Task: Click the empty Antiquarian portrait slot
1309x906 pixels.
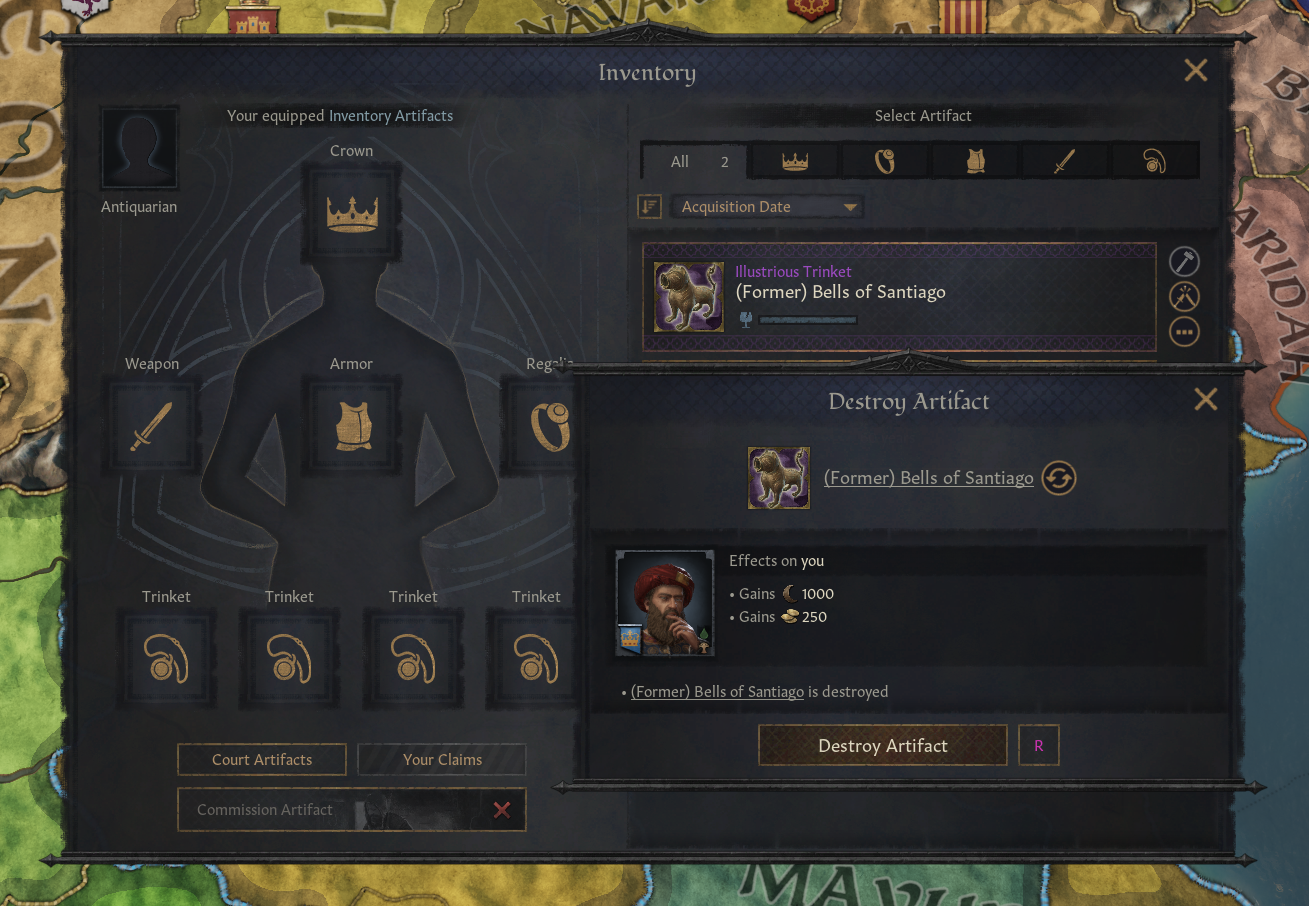Action: coord(140,150)
